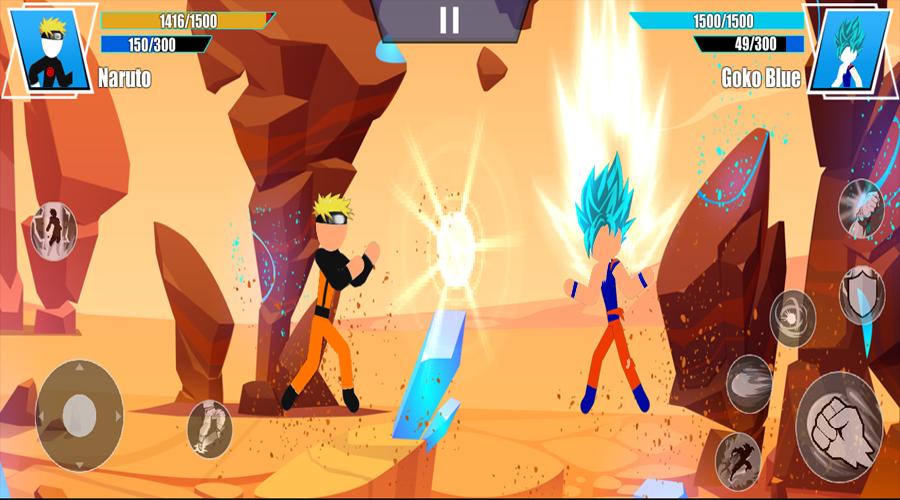Activate the glowing hand power-up skill
900x500 pixels.
860,208
